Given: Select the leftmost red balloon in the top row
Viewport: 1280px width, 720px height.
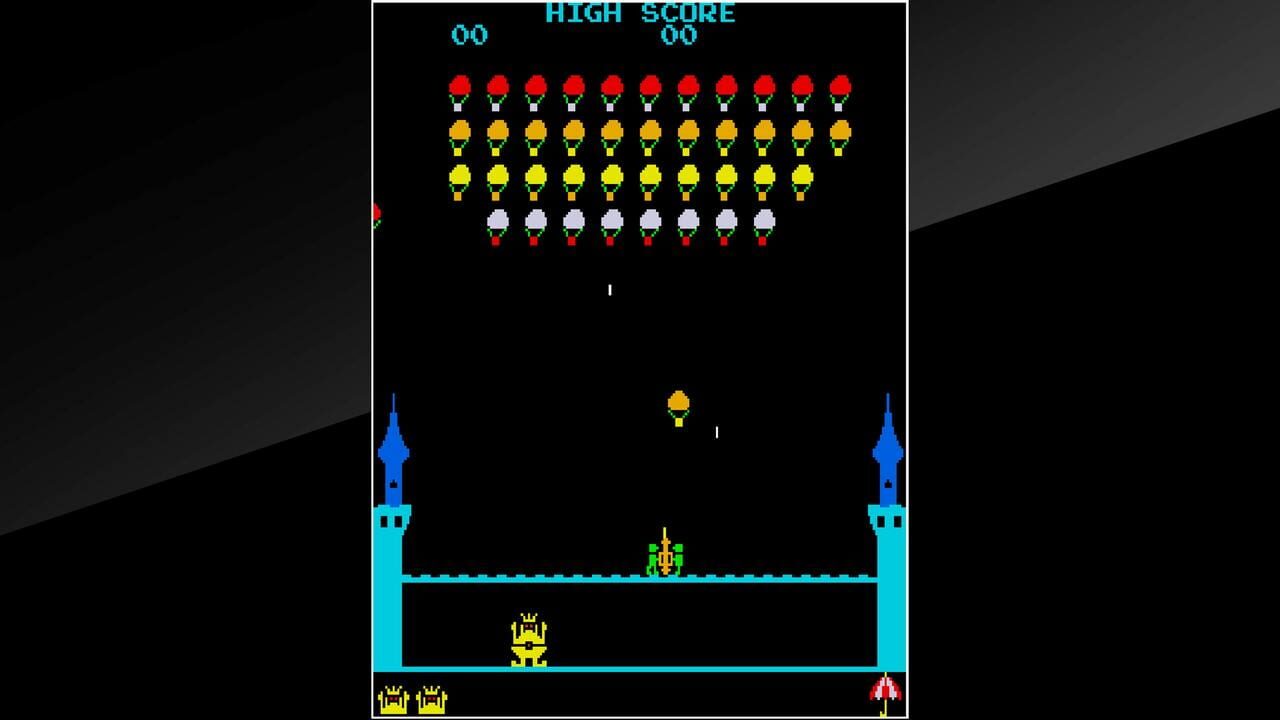Looking at the screenshot, I should click(459, 82).
